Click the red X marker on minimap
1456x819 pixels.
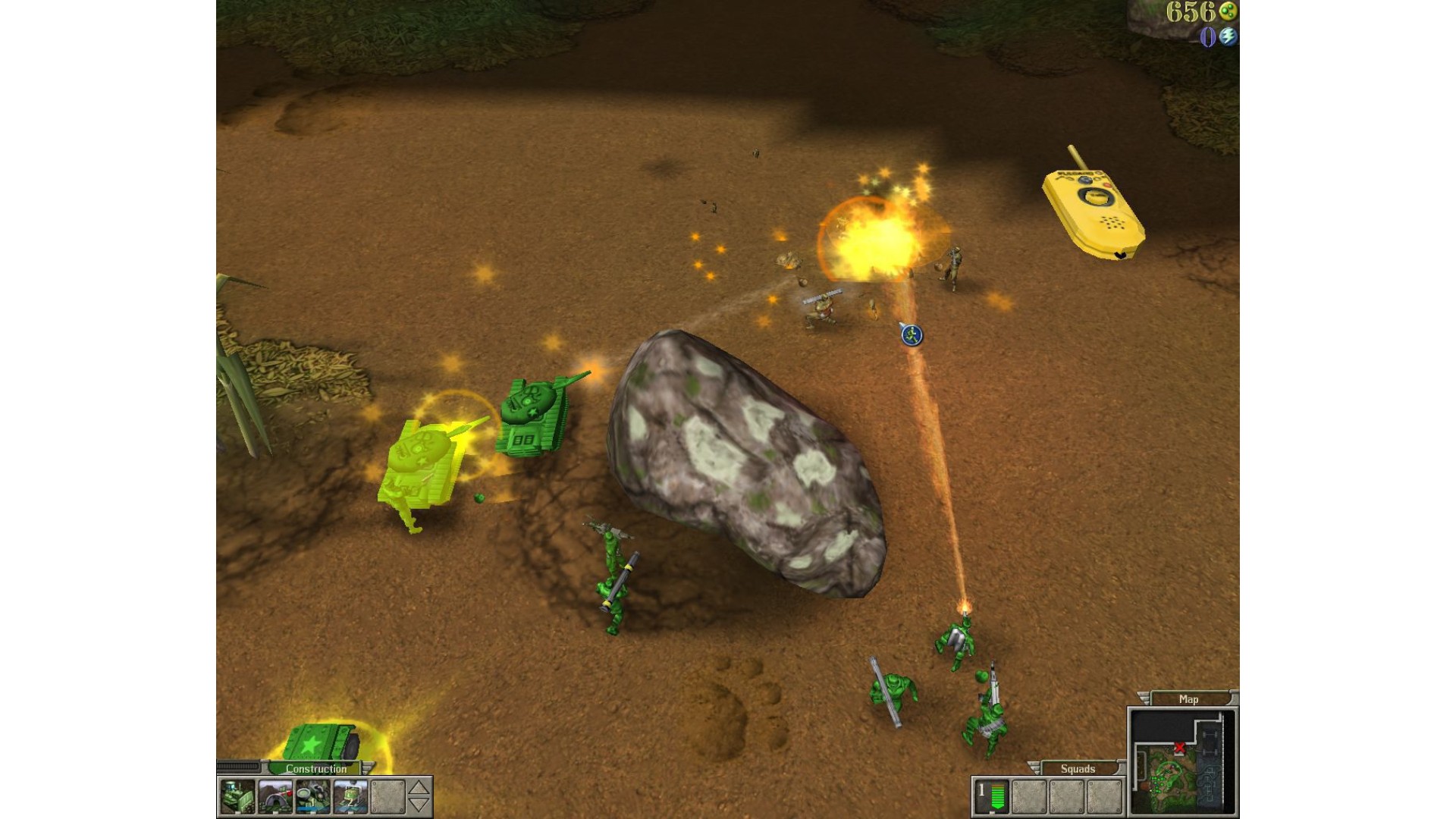click(1179, 748)
